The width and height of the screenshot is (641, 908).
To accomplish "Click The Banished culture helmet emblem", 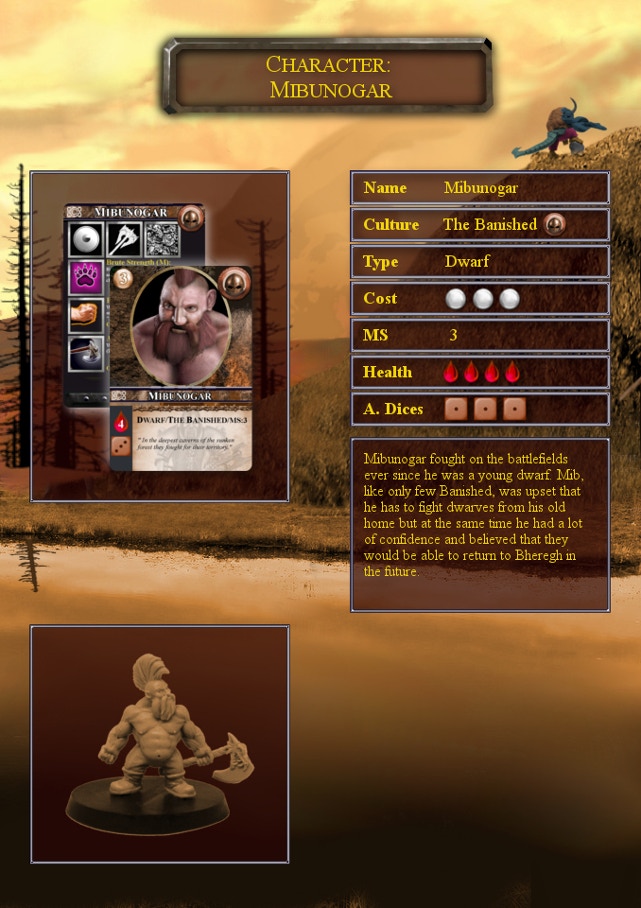I will click(555, 224).
